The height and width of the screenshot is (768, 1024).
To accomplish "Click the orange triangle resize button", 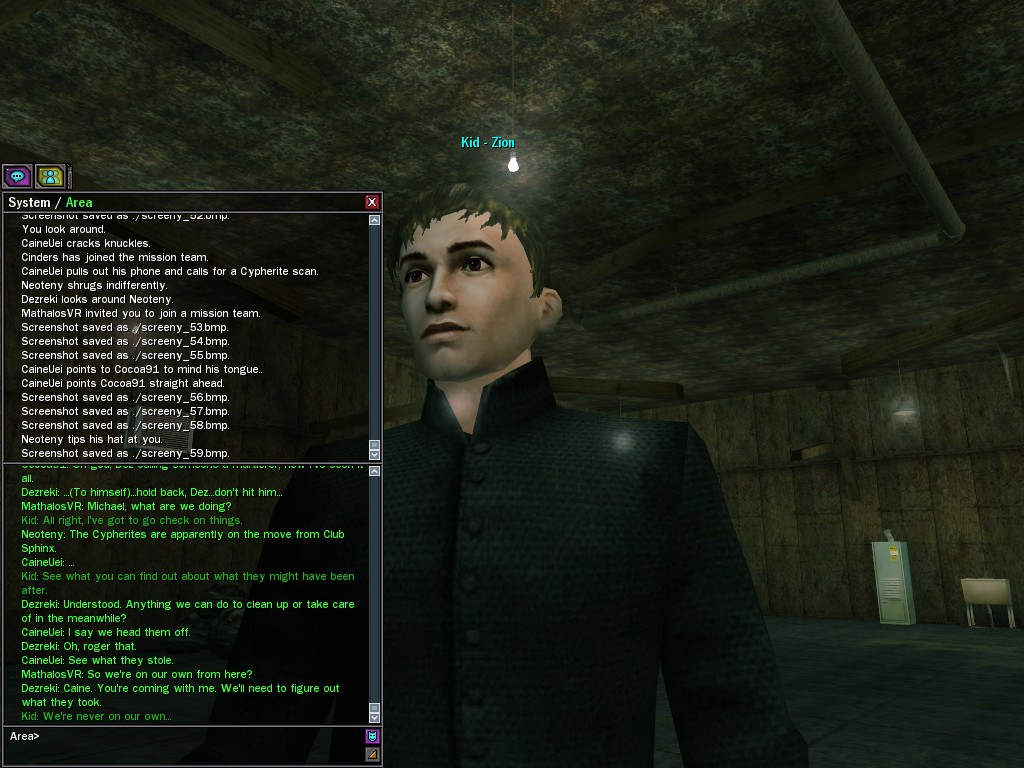I will [x=372, y=754].
